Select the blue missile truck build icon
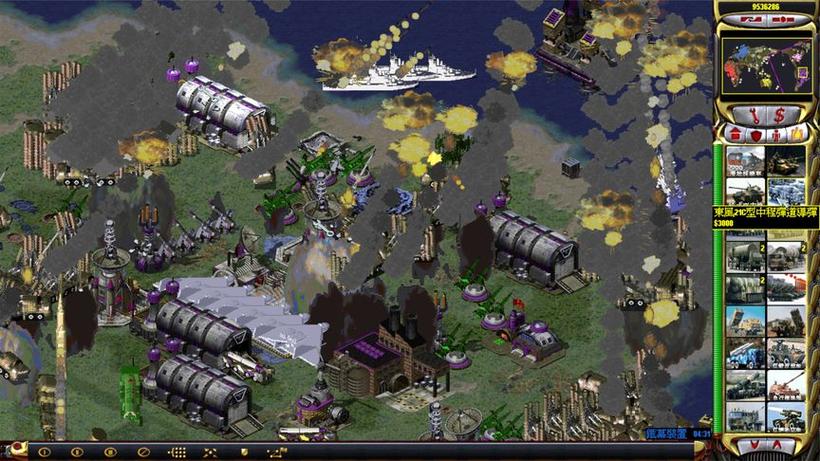Screen dimensions: 820x461 pyautogui.click(x=745, y=354)
